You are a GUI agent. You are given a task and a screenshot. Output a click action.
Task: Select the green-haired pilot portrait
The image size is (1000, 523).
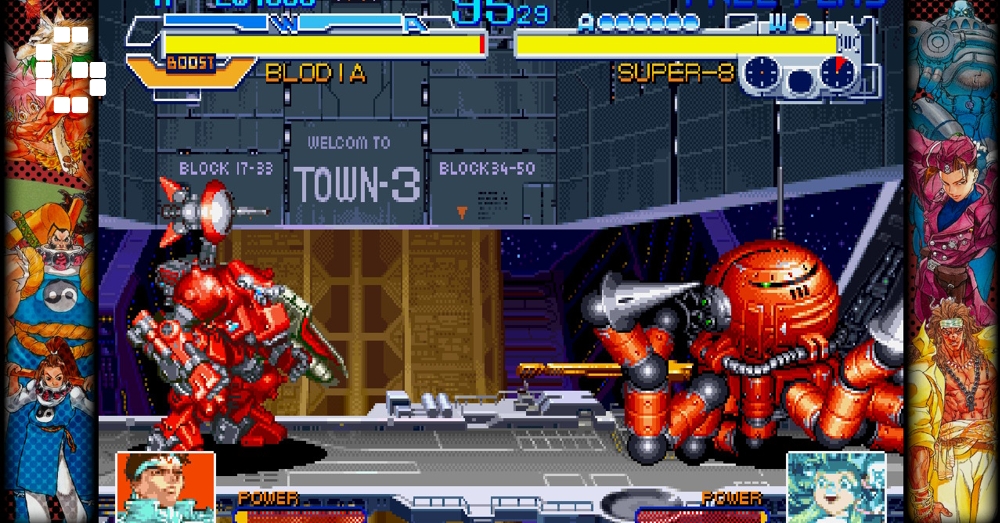pyautogui.click(x=836, y=487)
